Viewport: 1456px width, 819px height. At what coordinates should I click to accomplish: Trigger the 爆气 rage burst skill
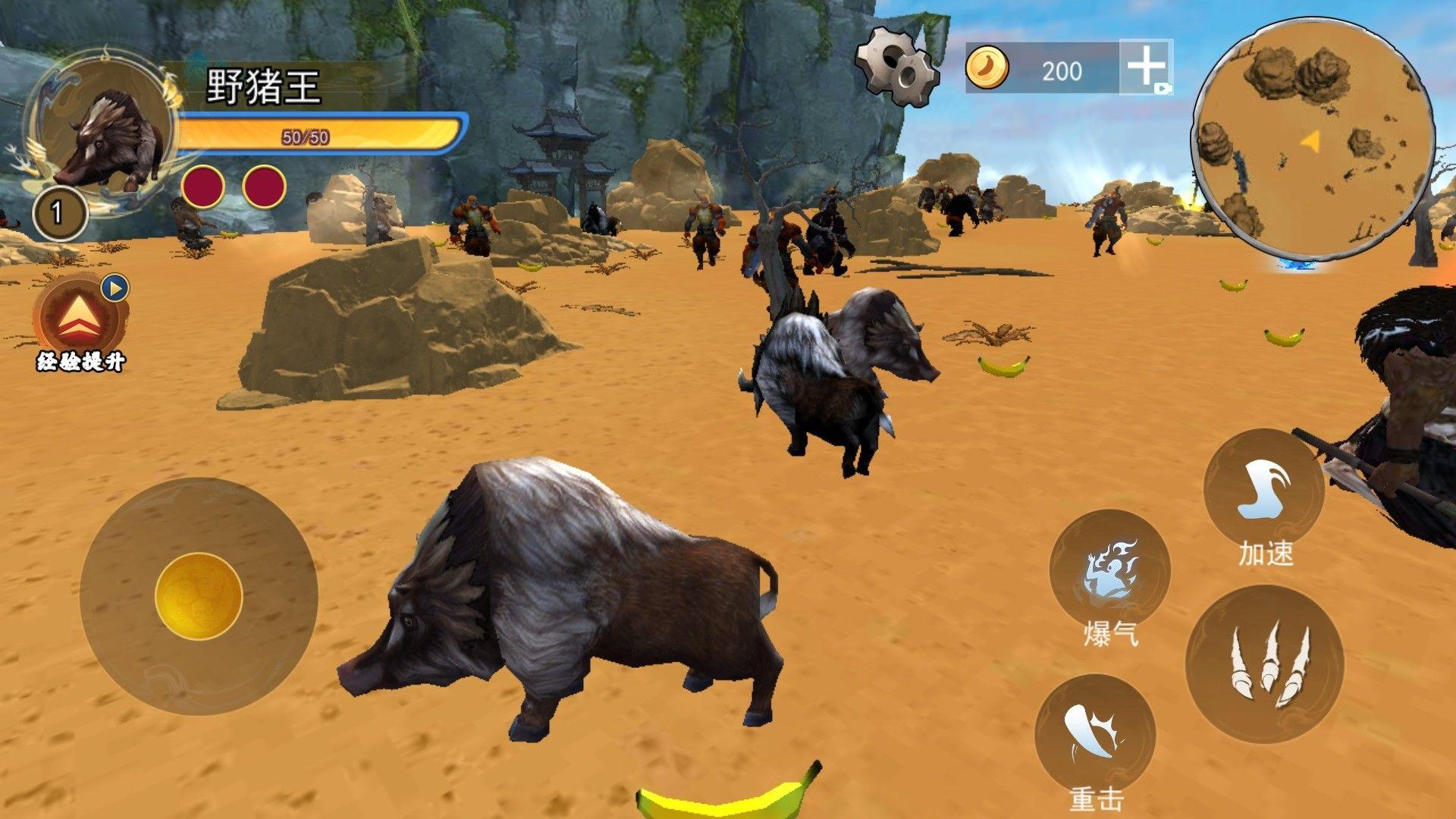[x=1109, y=573]
